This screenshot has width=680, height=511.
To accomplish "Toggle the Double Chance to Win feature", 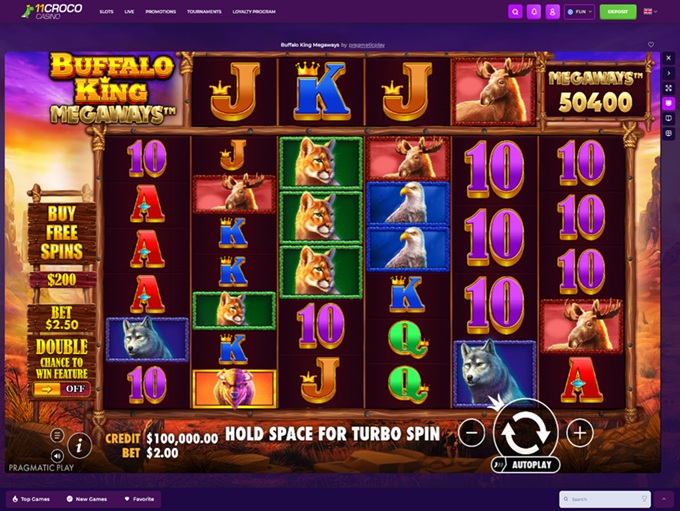I will [x=61, y=388].
